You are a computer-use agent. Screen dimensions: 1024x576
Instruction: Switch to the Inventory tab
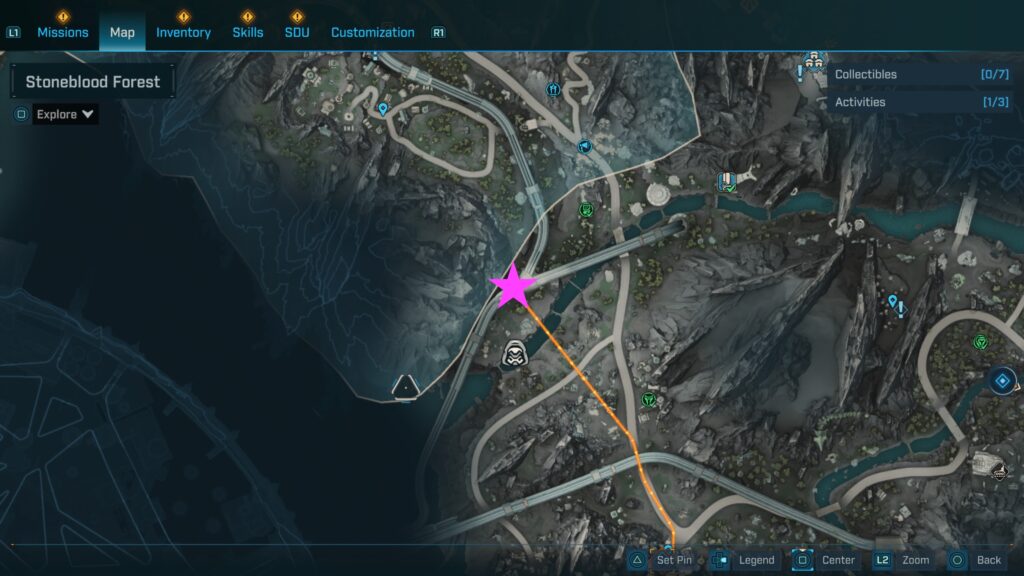tap(183, 32)
